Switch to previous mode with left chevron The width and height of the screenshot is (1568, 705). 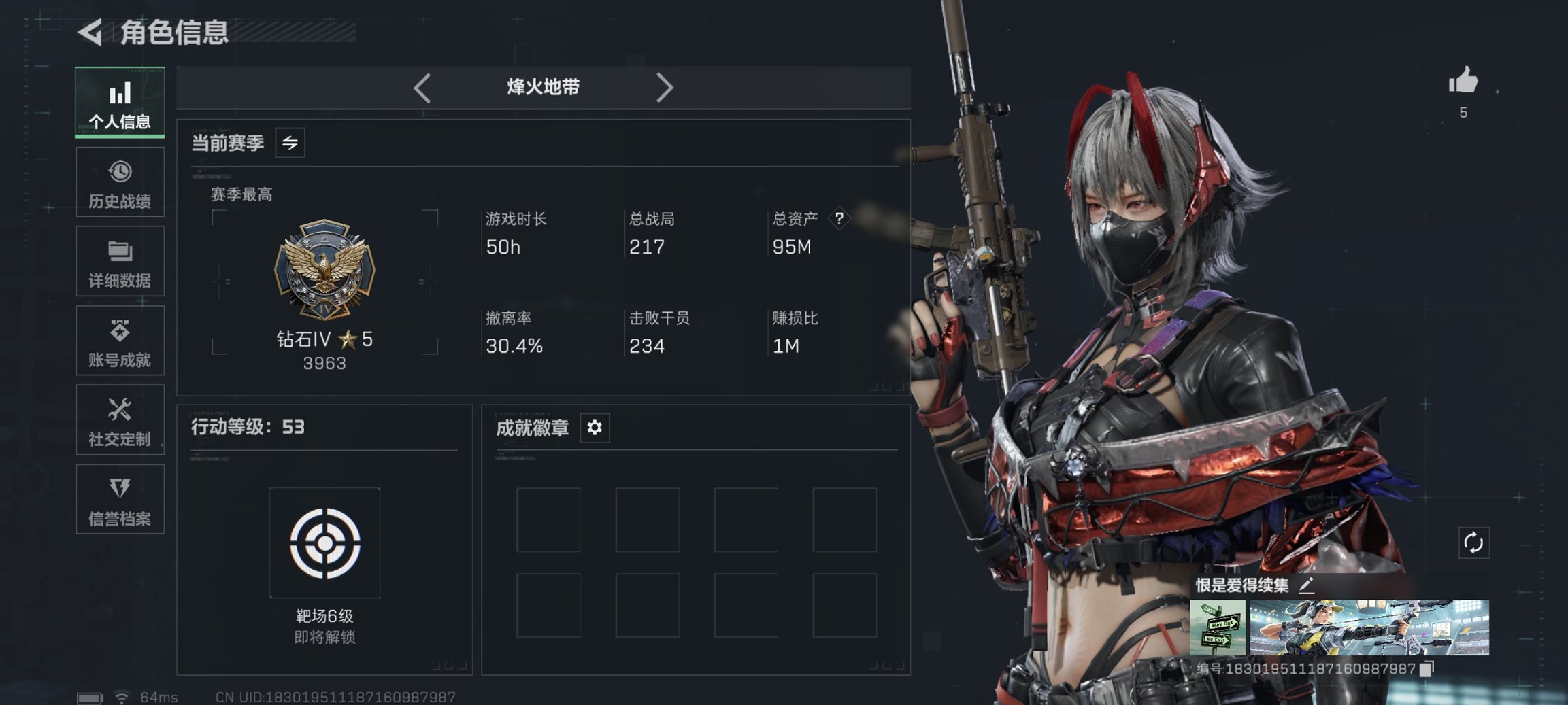[x=422, y=87]
